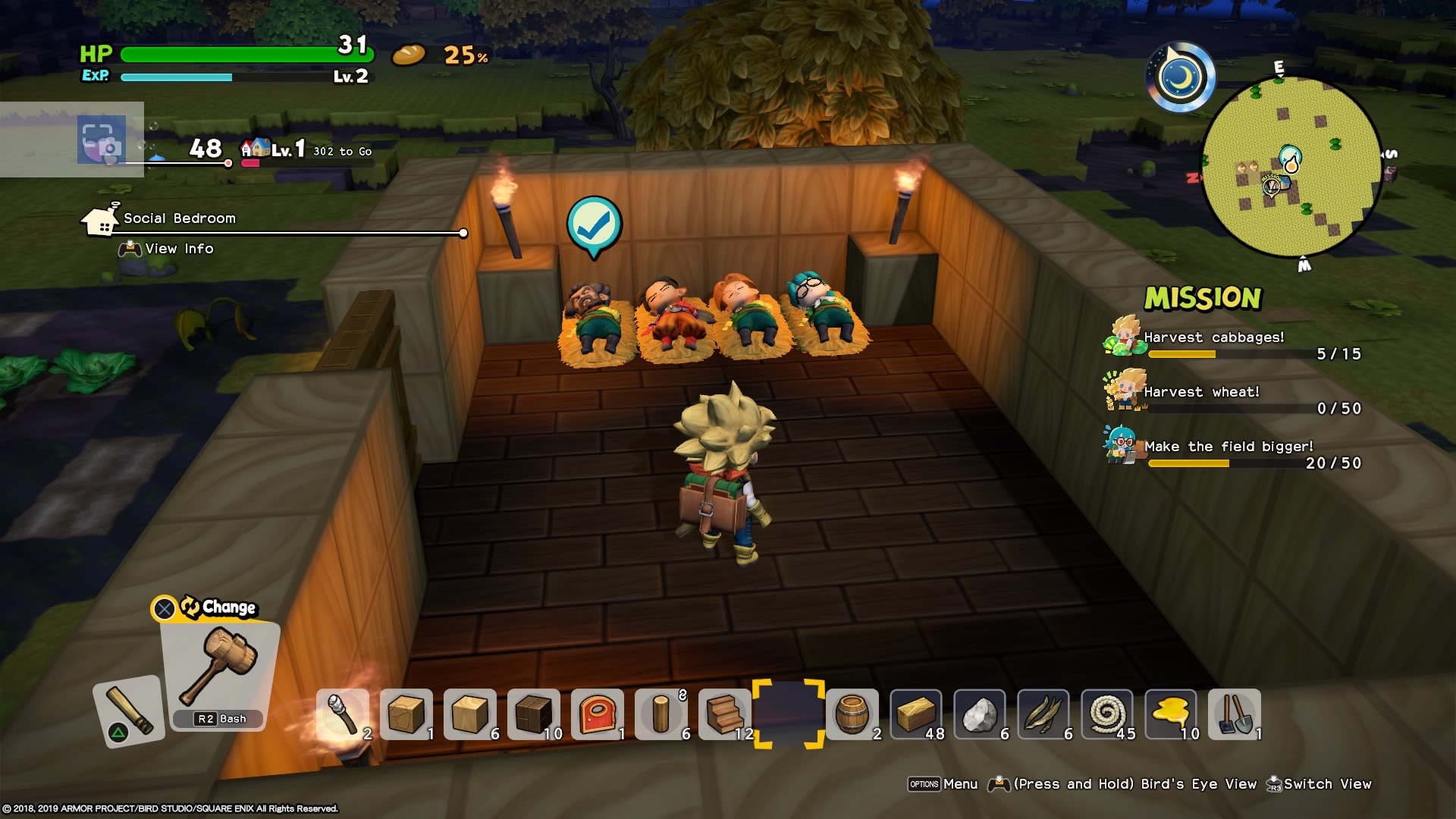
Task: Open the Make the field bigger mission
Action: point(1228,447)
